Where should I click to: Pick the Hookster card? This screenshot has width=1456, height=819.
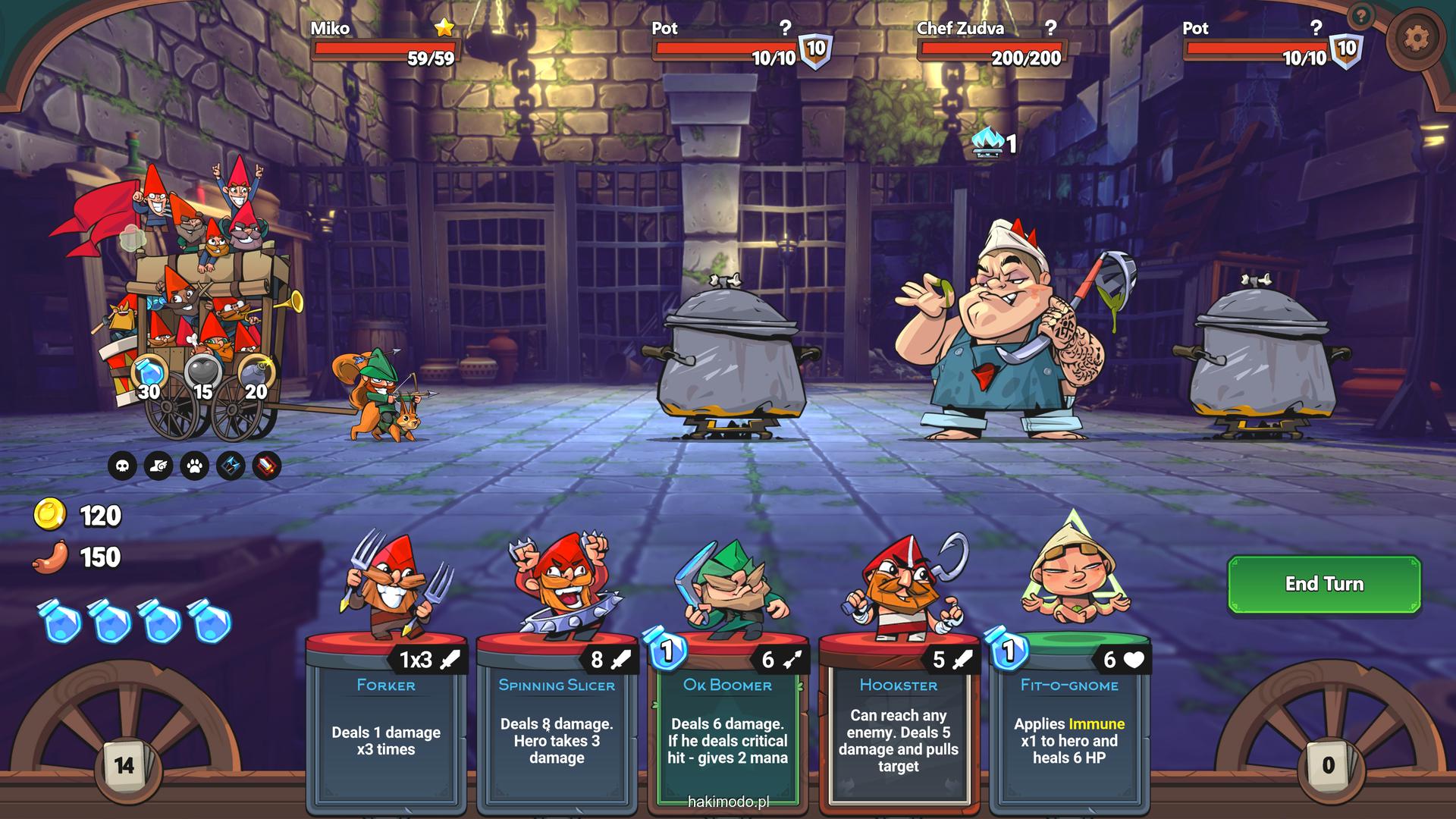tap(898, 720)
